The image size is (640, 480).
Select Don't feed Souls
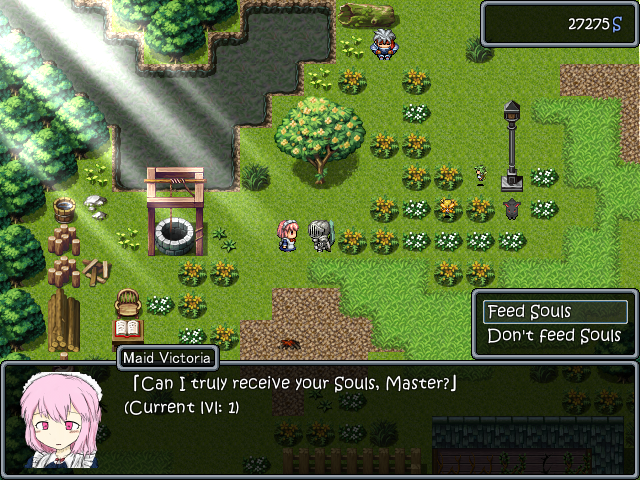[555, 336]
